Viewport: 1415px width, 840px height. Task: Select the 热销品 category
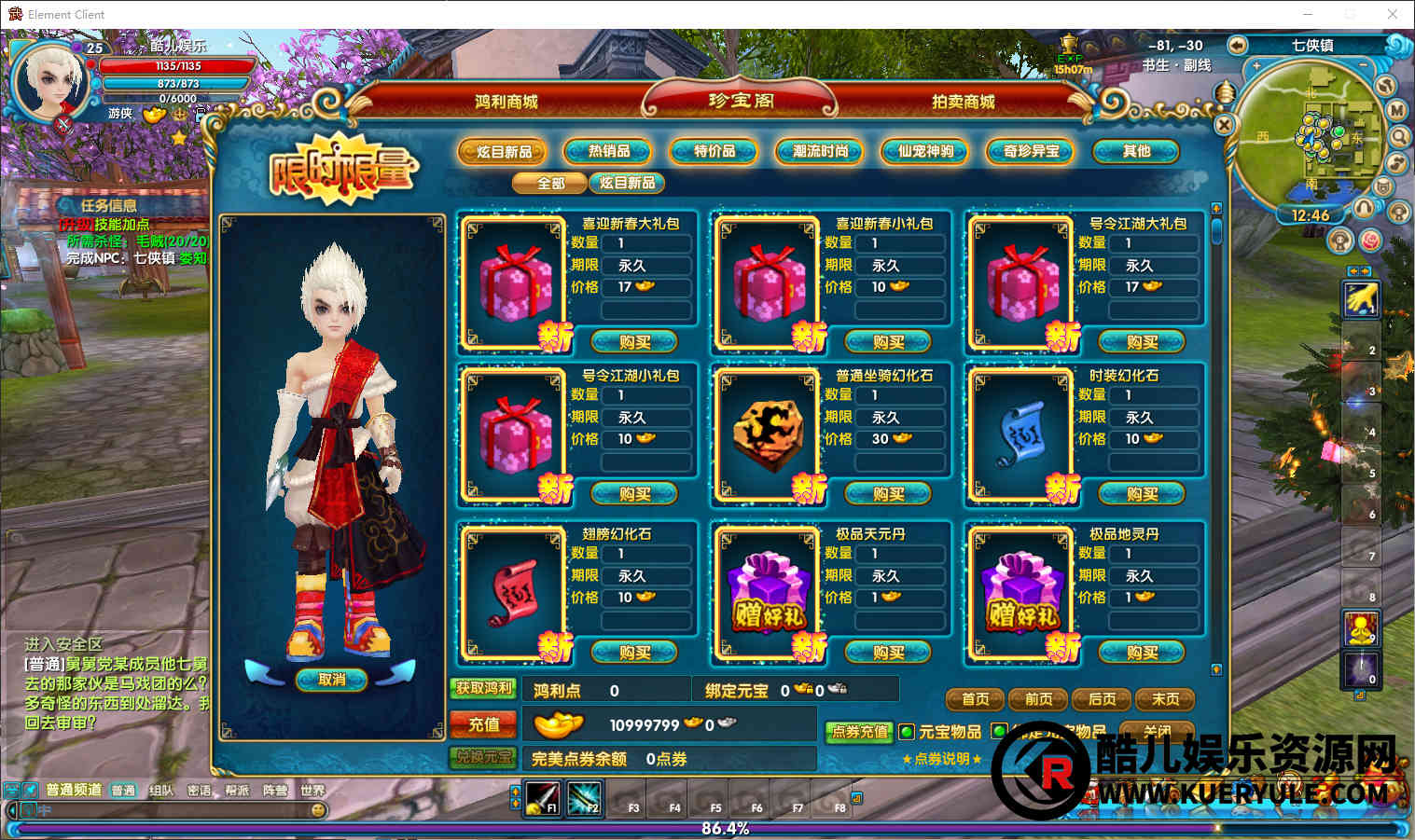[x=609, y=151]
